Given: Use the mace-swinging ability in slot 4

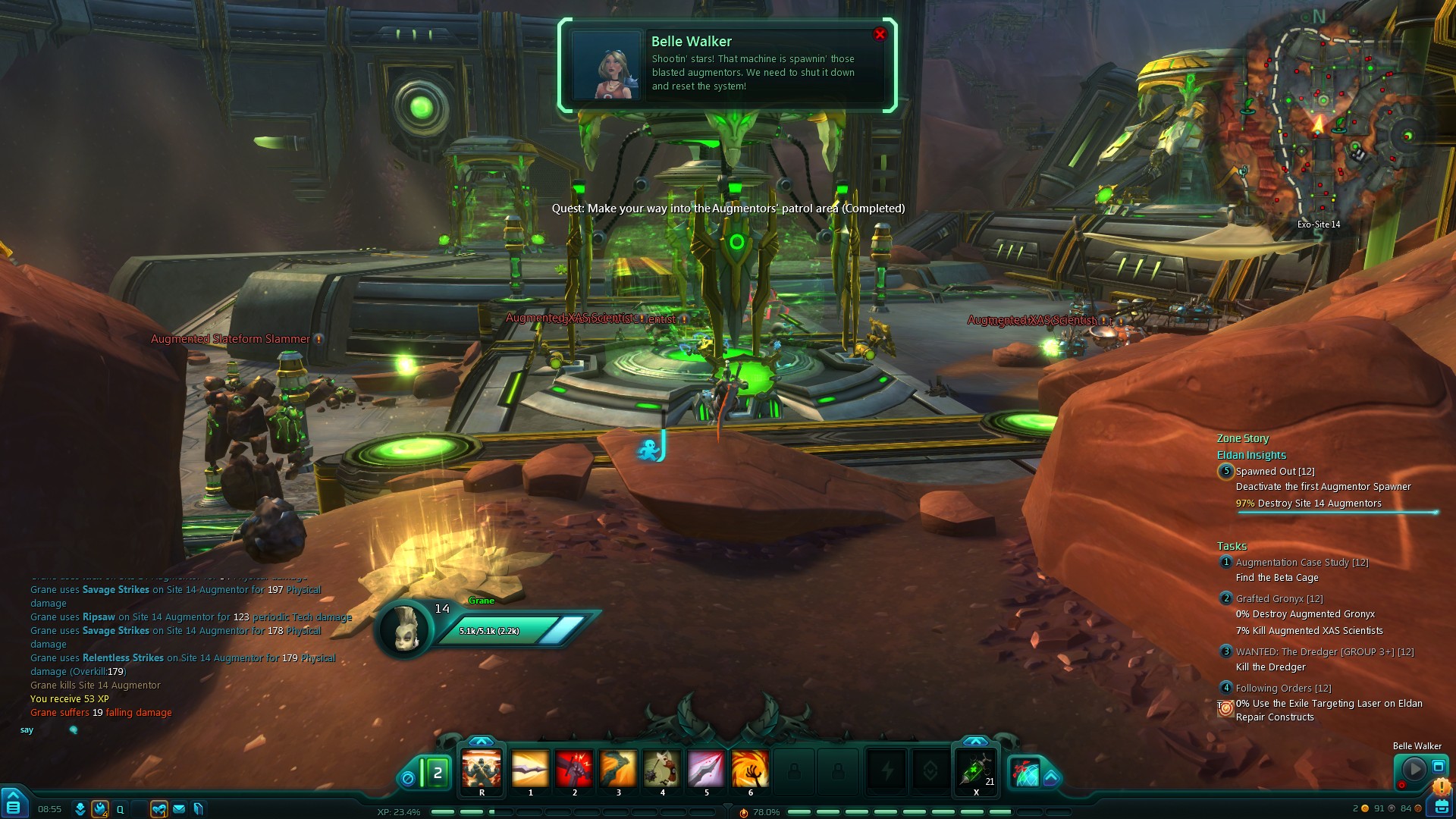Looking at the screenshot, I should point(662,769).
